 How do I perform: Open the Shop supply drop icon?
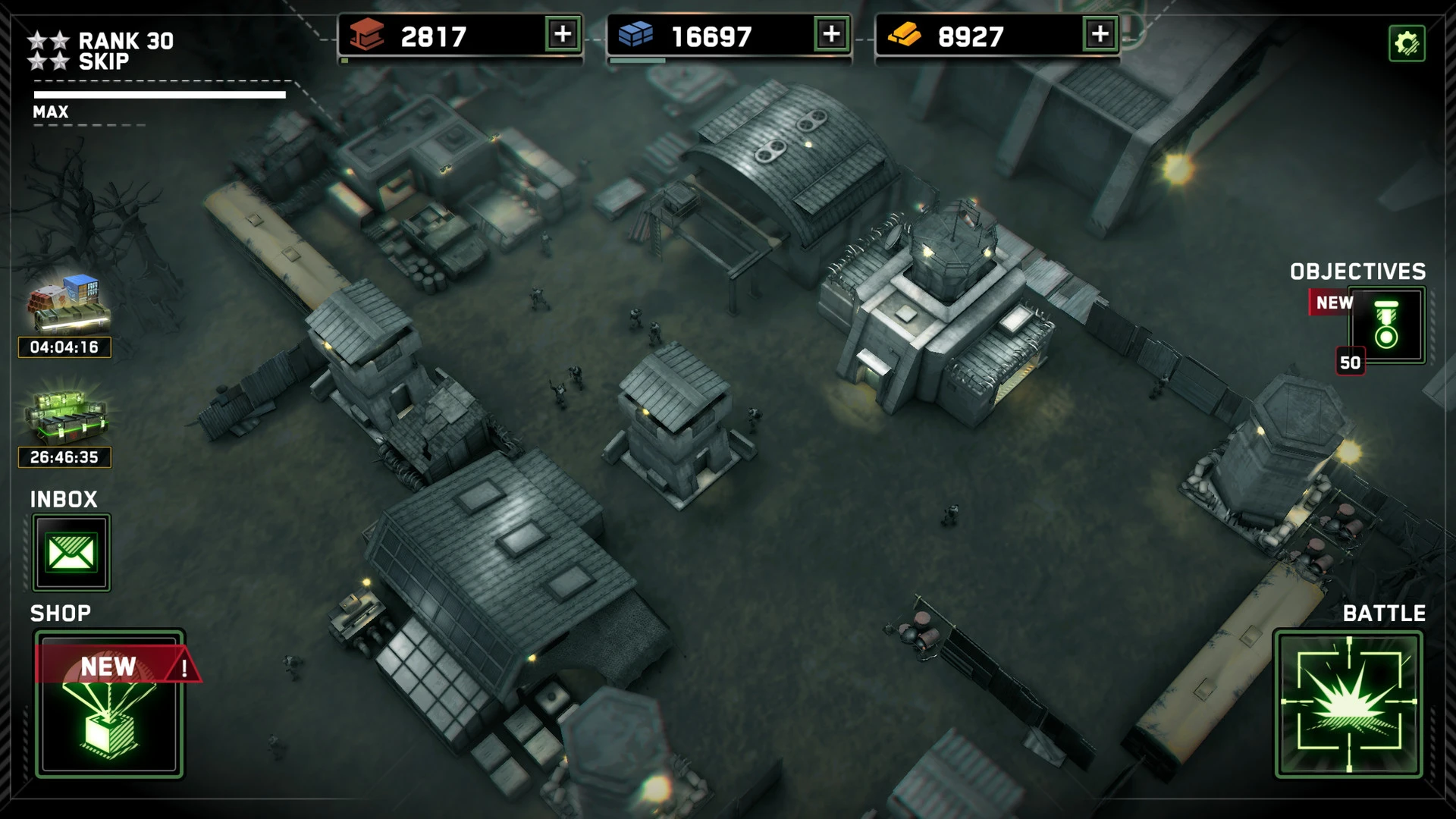(x=108, y=720)
